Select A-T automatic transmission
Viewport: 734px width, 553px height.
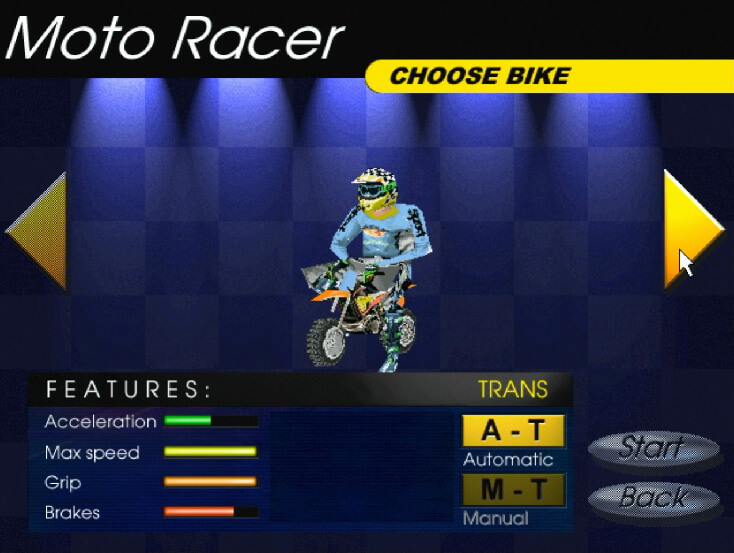[x=513, y=431]
